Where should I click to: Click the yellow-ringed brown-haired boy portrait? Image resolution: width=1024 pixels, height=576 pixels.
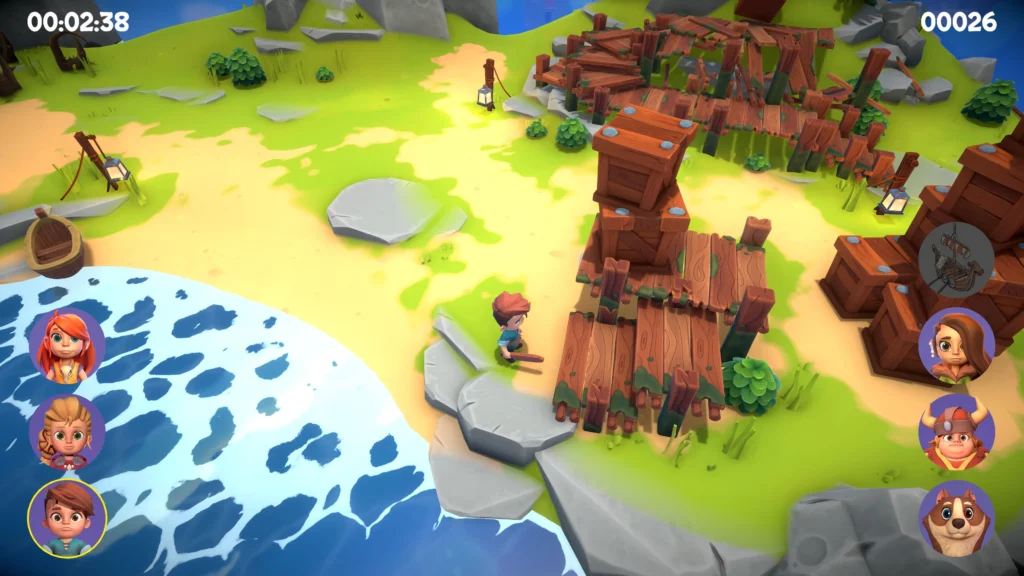[67, 518]
